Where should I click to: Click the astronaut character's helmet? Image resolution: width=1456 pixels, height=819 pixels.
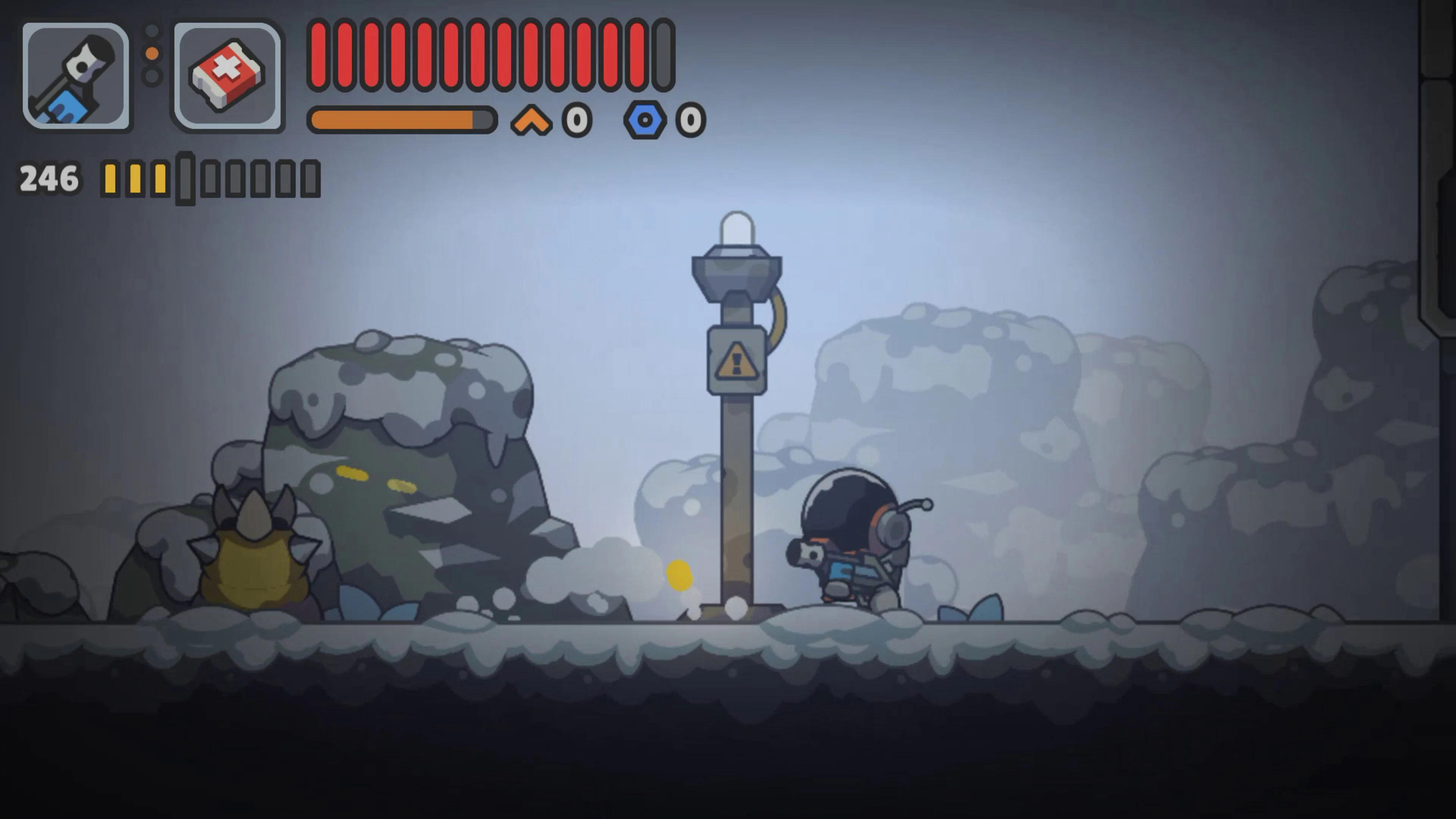click(848, 509)
